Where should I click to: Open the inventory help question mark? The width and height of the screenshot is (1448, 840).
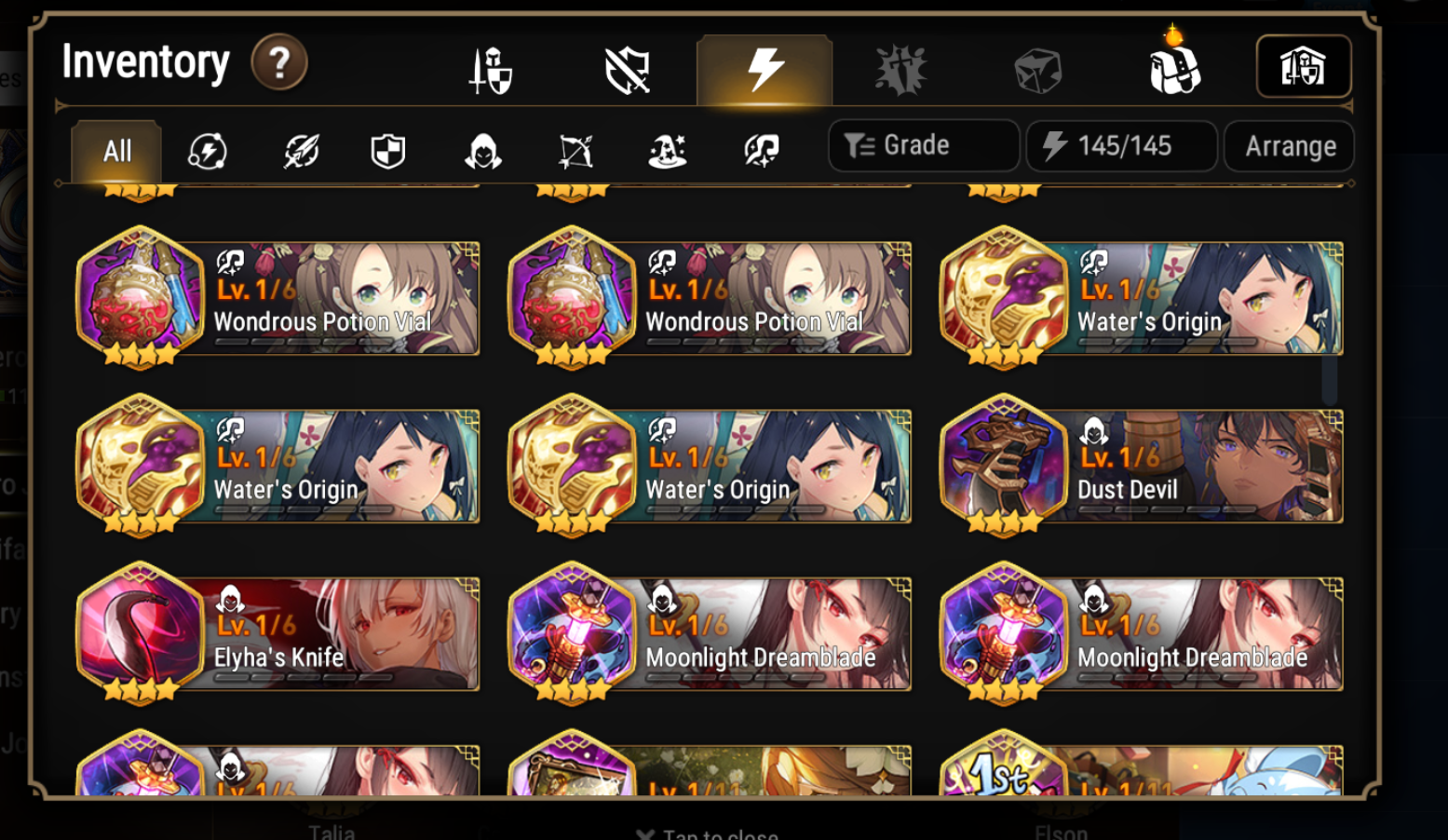278,61
